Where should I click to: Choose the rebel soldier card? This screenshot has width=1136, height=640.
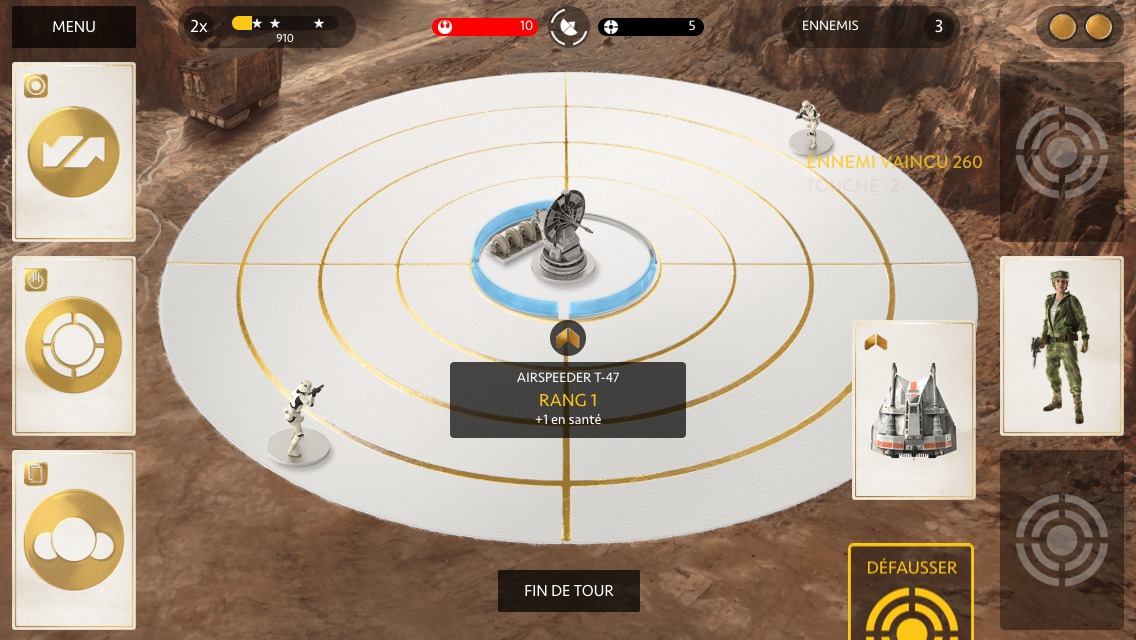tap(1062, 346)
